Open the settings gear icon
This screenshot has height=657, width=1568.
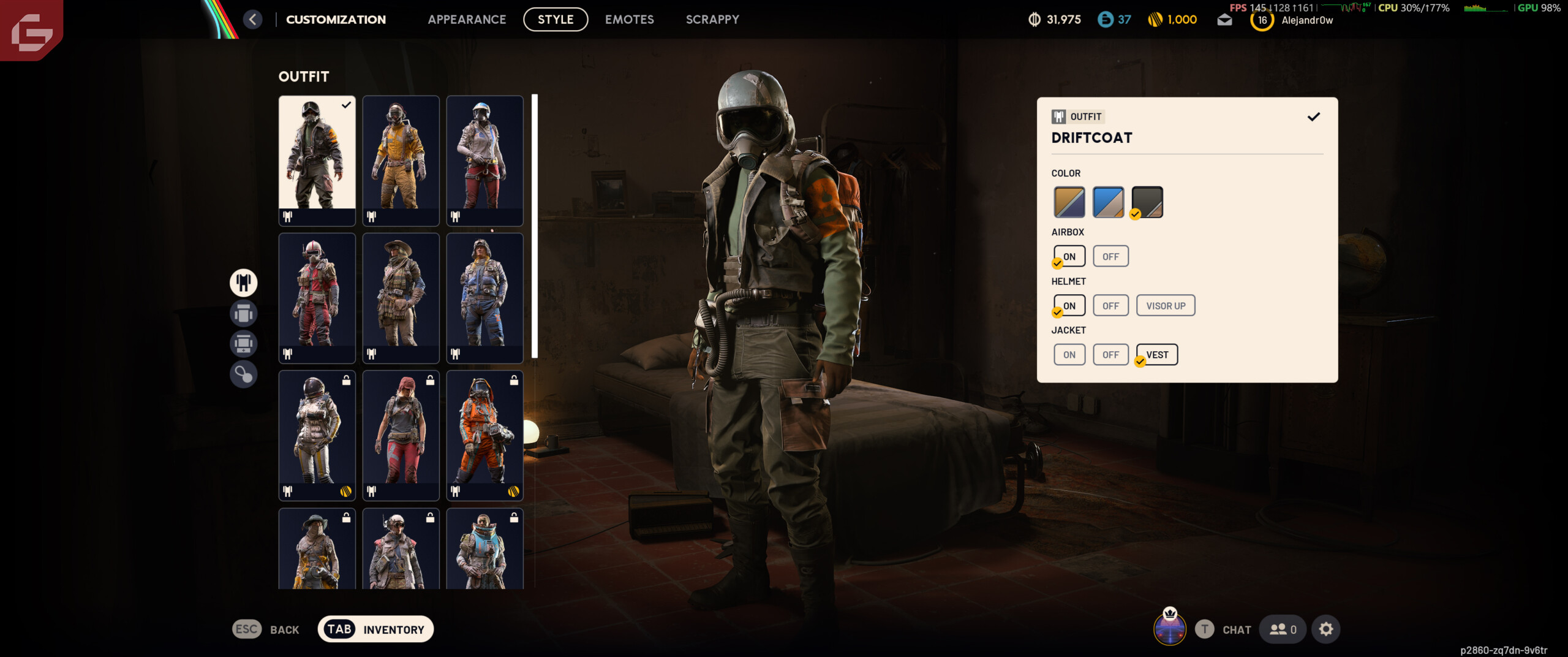click(1325, 629)
